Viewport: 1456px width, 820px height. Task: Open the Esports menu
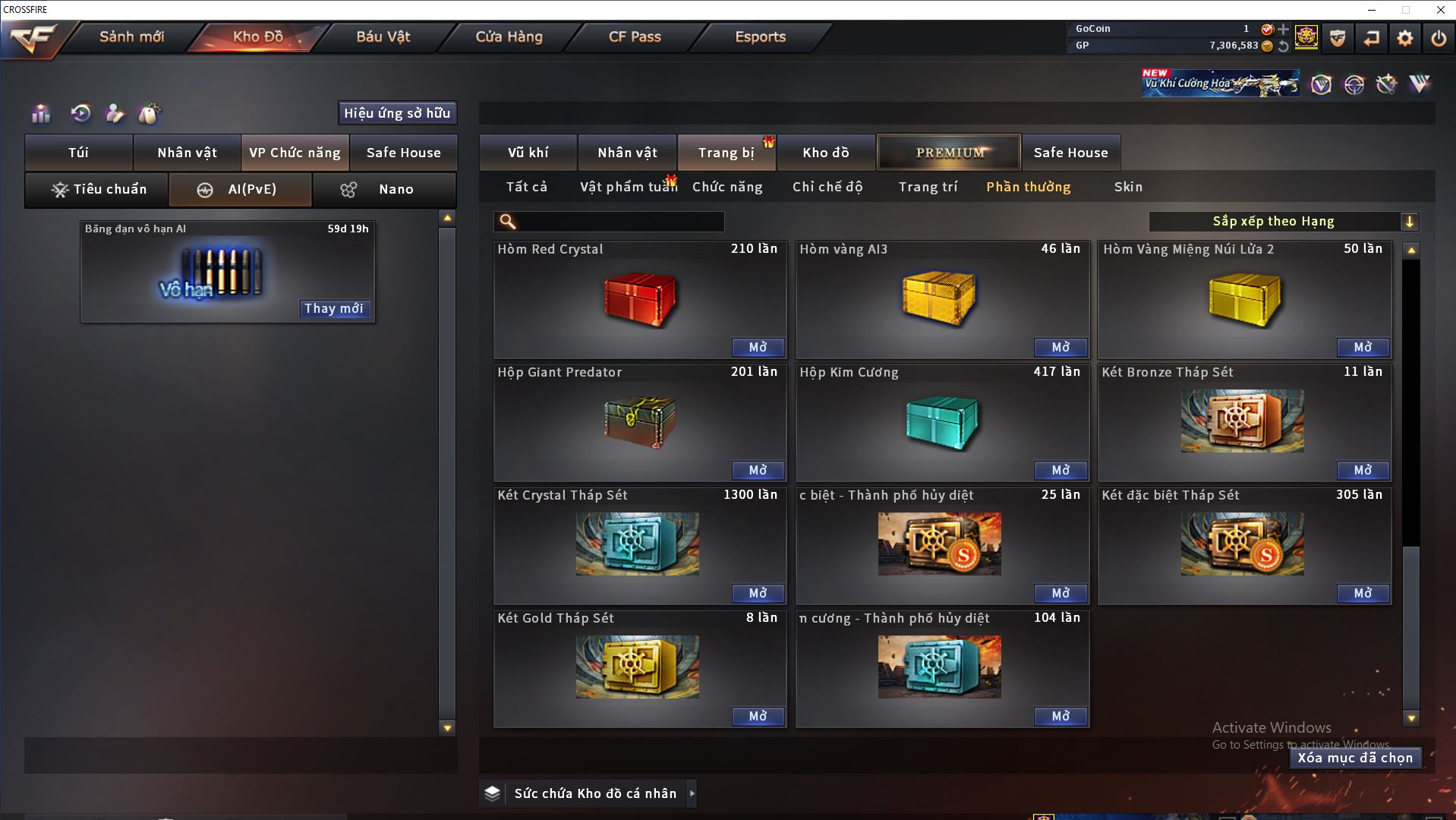(760, 37)
